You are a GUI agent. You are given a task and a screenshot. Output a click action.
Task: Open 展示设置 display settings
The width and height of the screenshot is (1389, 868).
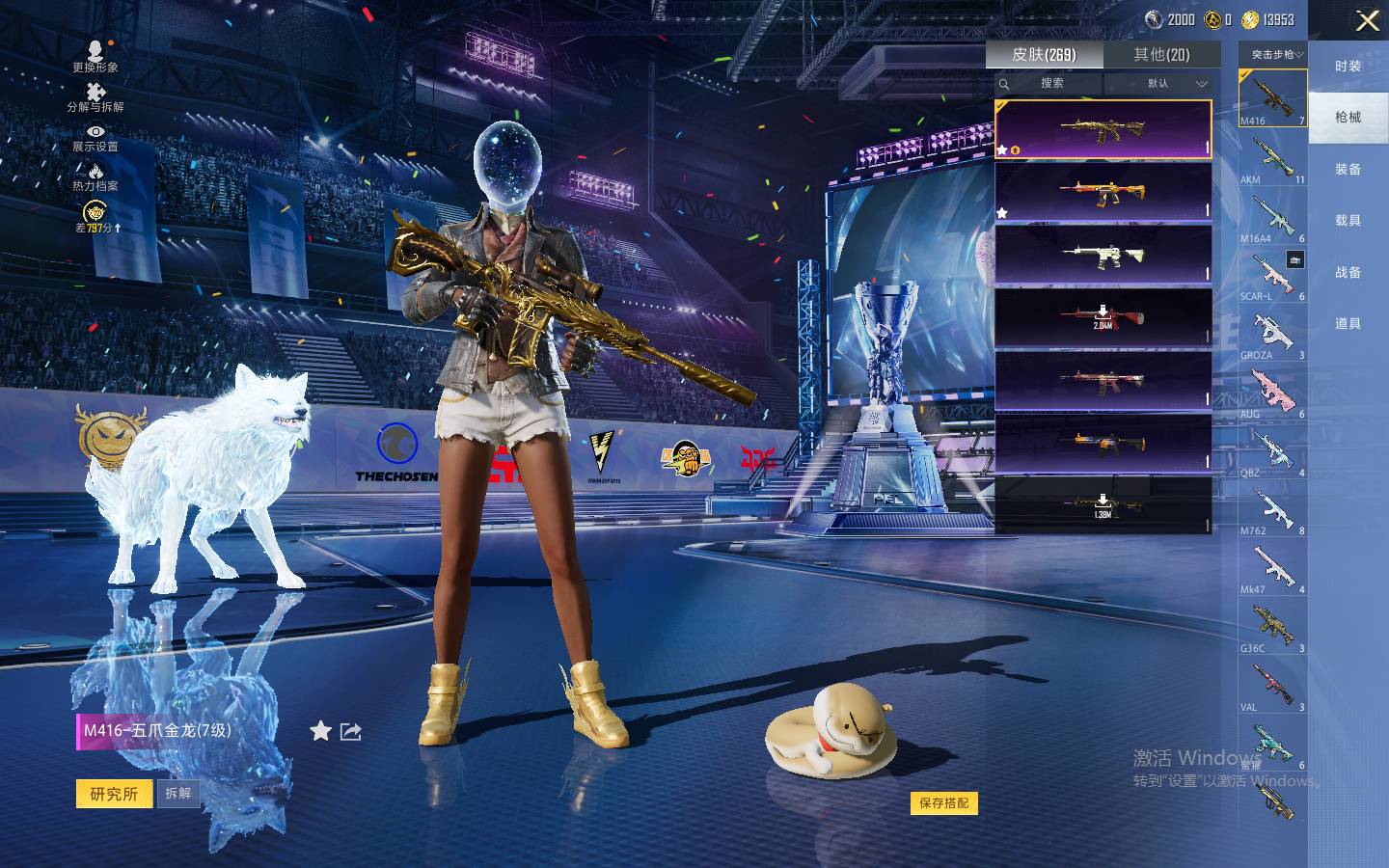click(x=95, y=138)
